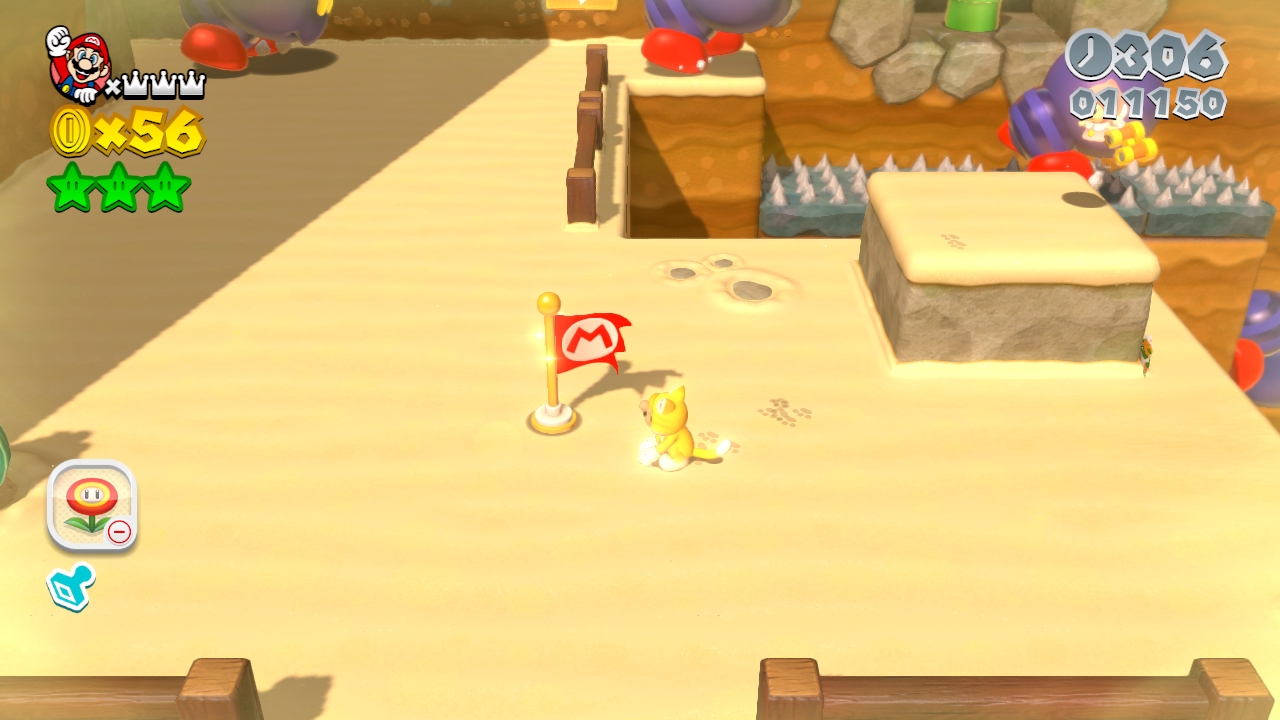This screenshot has height=720, width=1280.
Task: Click a crown icon next to Mario's lives
Action: click(133, 84)
